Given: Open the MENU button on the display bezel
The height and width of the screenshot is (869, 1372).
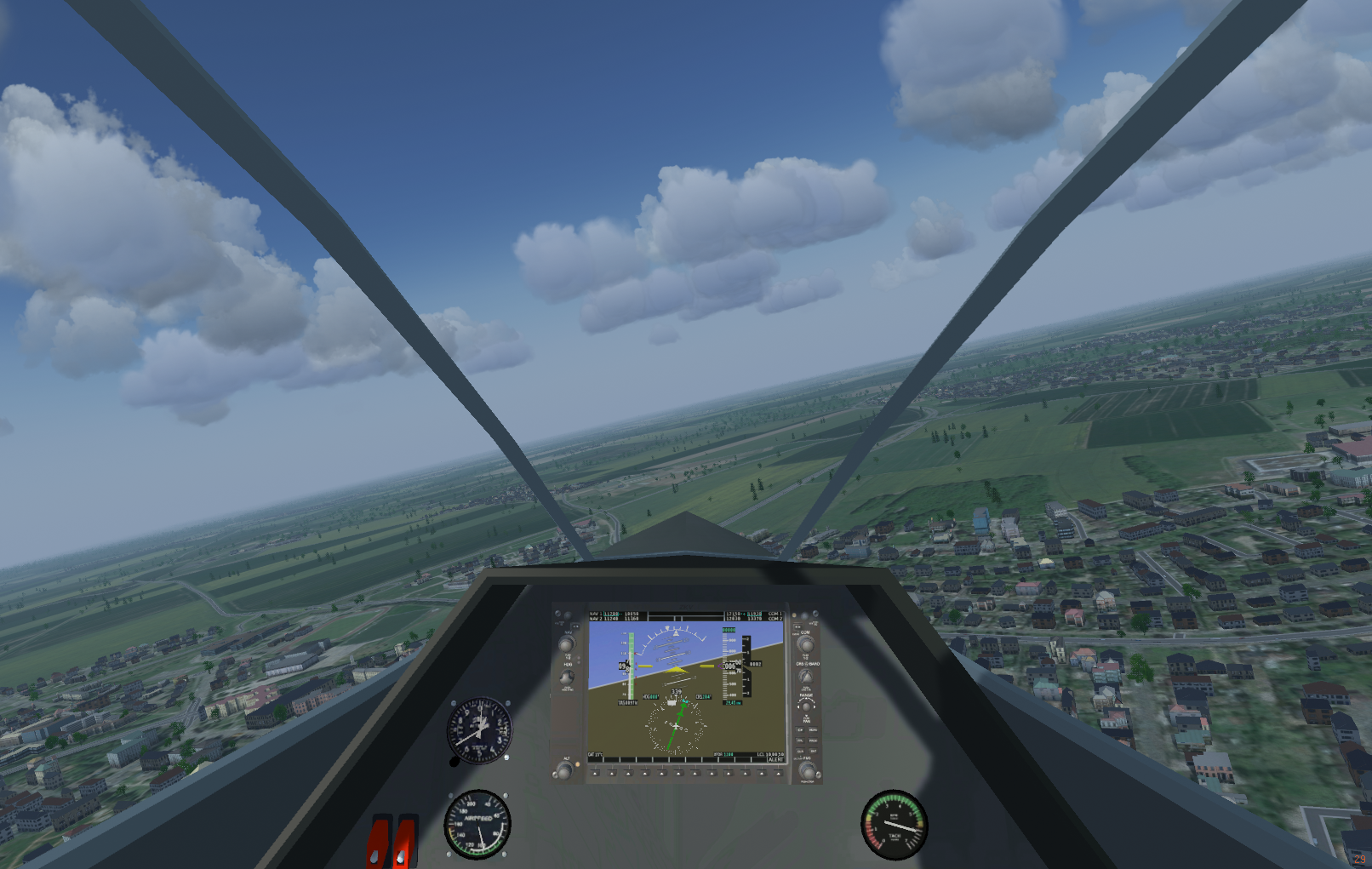Looking at the screenshot, I should click(x=812, y=729).
